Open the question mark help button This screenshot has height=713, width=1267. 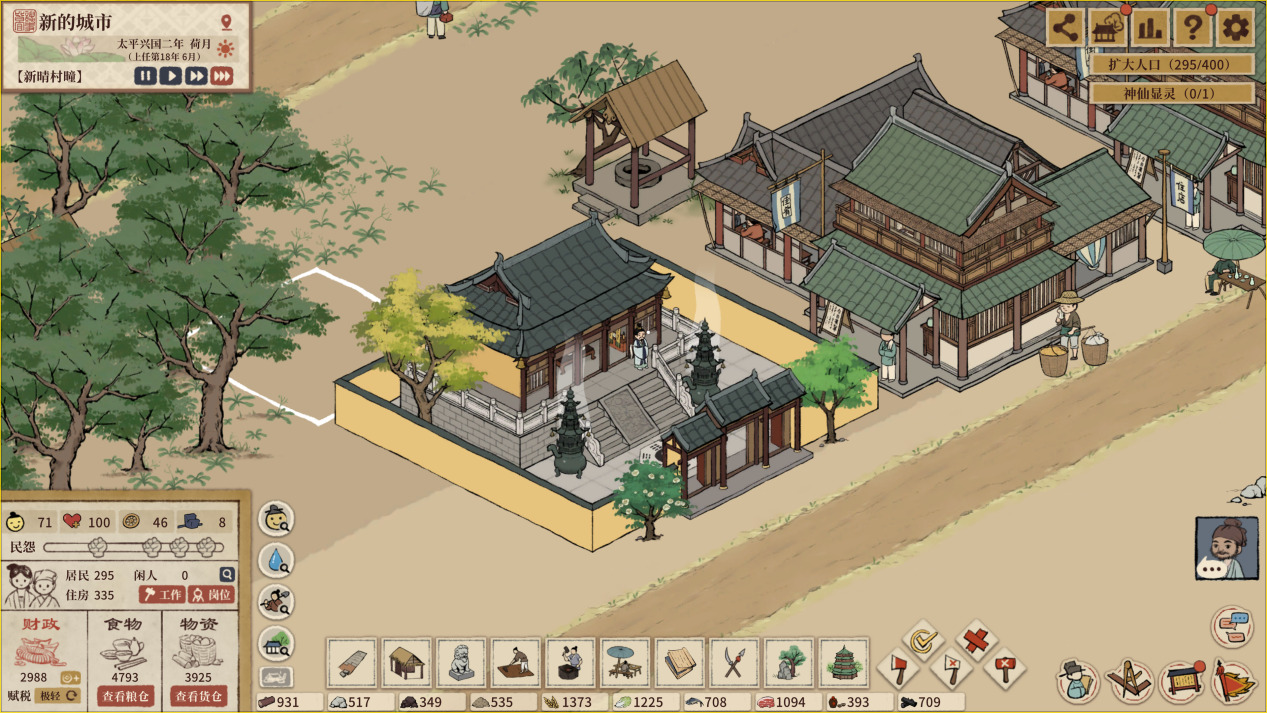click(1192, 28)
